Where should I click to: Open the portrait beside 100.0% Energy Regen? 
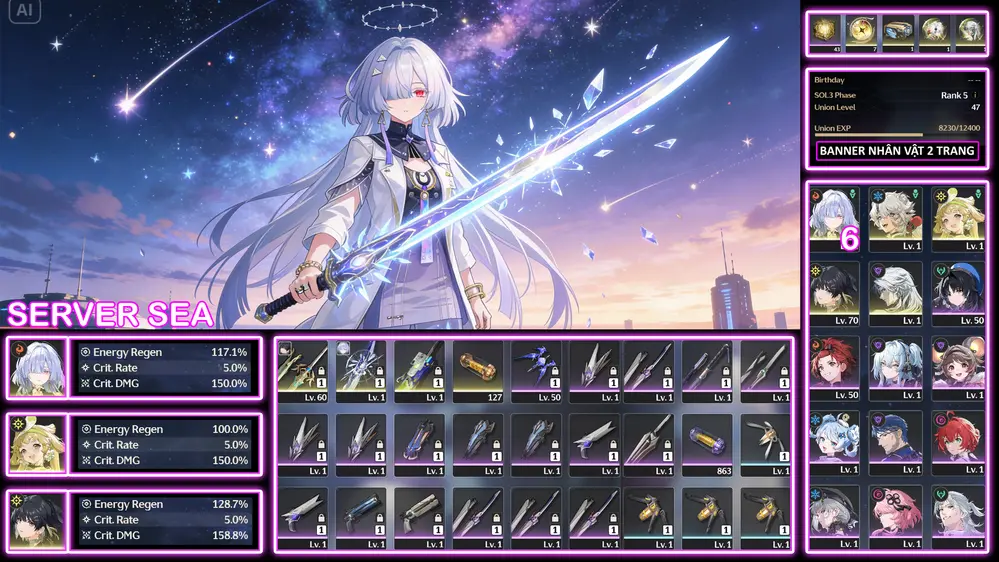38,444
